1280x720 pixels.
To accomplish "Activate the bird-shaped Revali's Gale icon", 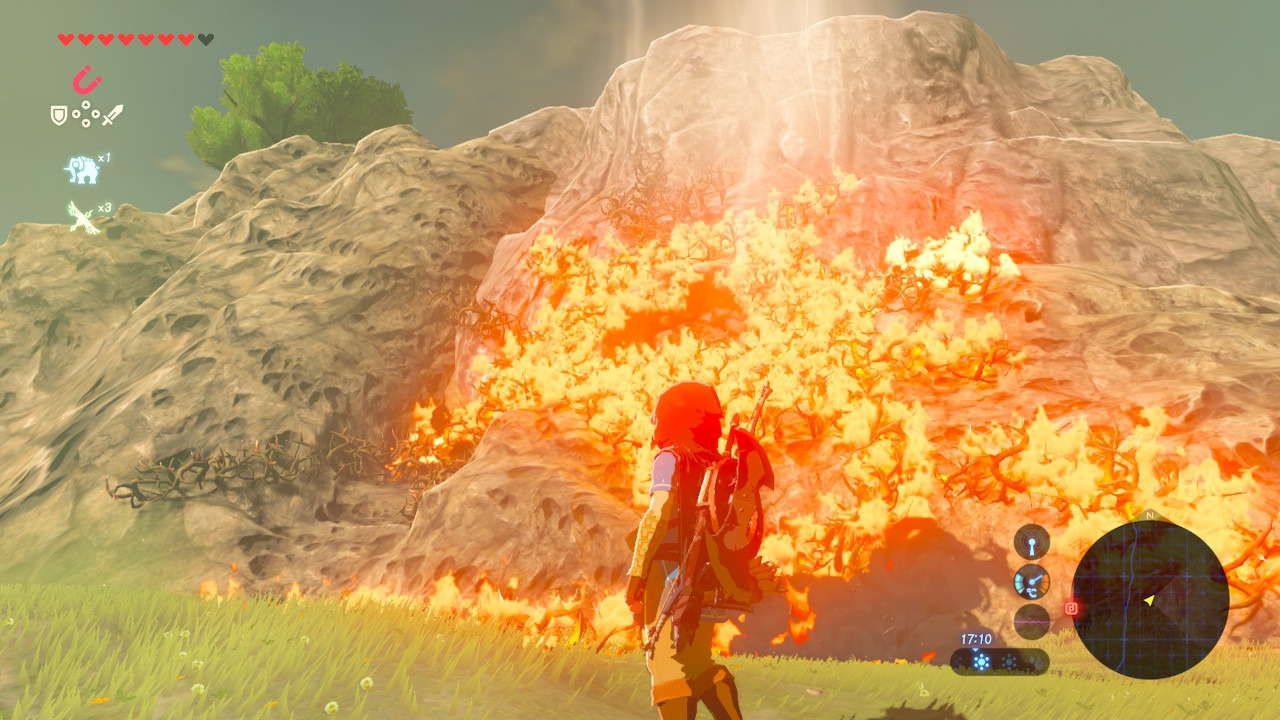I will point(83,216).
